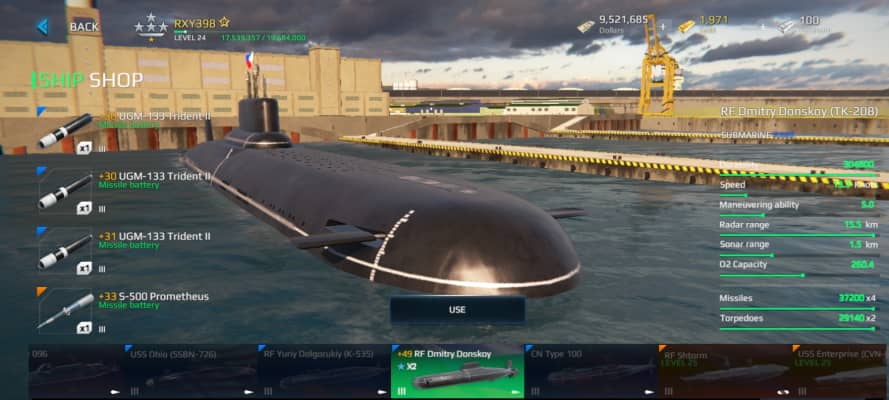Select the highlighted RF Dmitry Donskoy tile
889x400 pixels.
(457, 372)
